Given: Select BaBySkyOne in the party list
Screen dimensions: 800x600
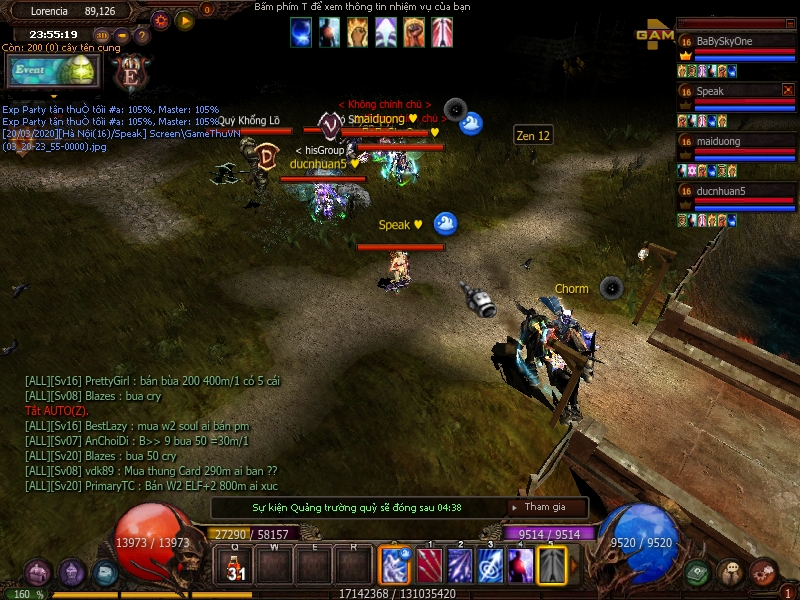Looking at the screenshot, I should [725, 41].
